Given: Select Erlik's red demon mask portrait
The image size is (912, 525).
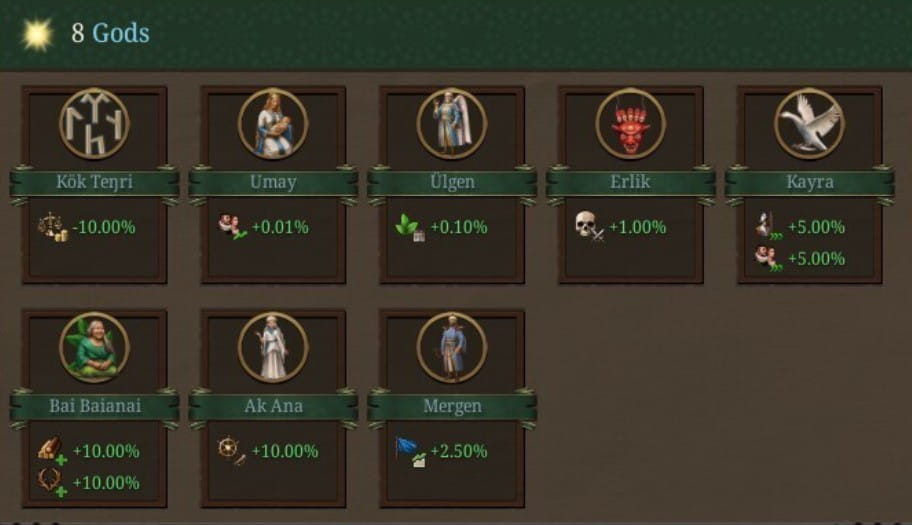Looking at the screenshot, I should [x=630, y=123].
